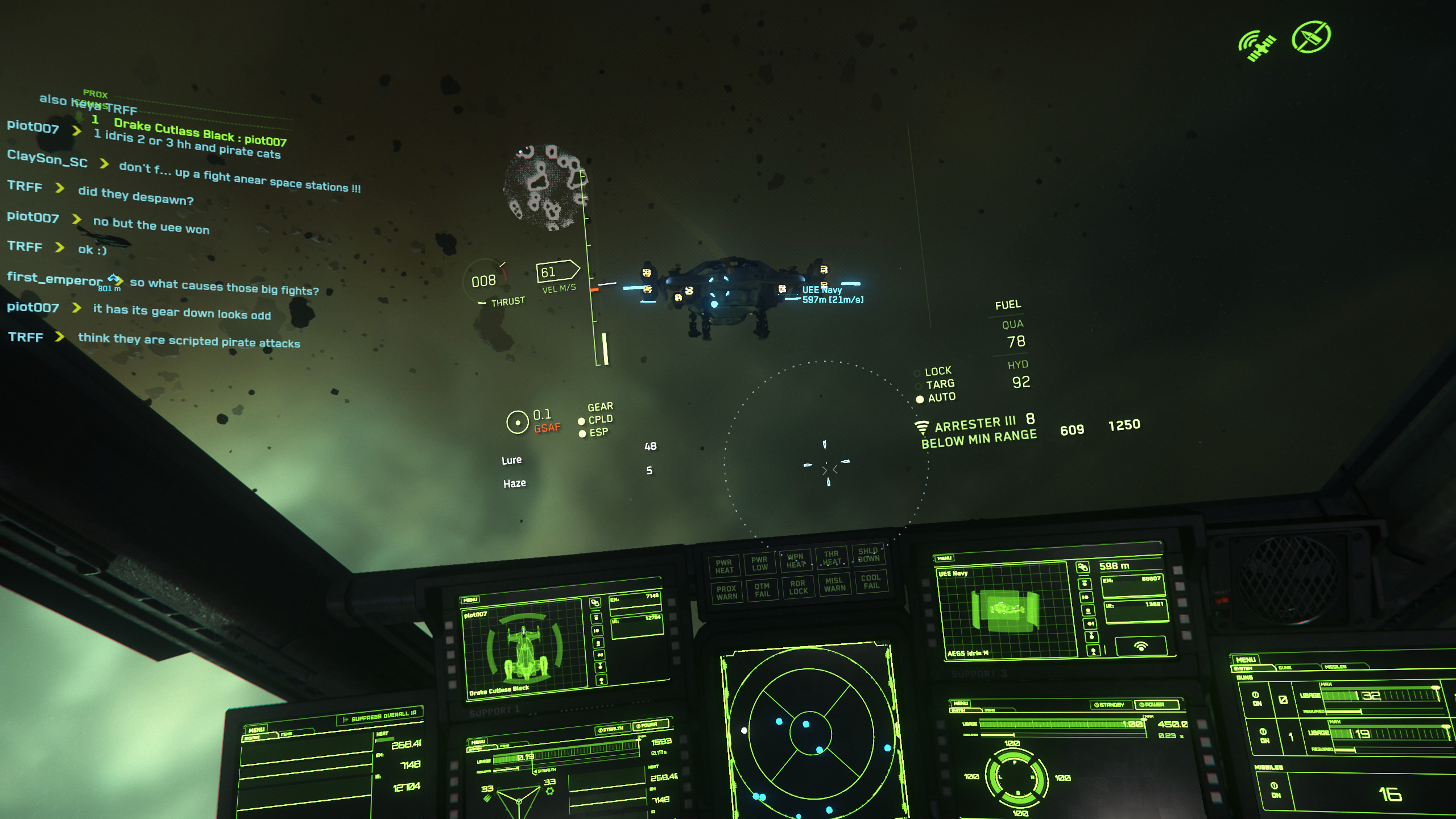Switch shields to STANDBY
Screen dimensions: 1456x819
click(1110, 705)
